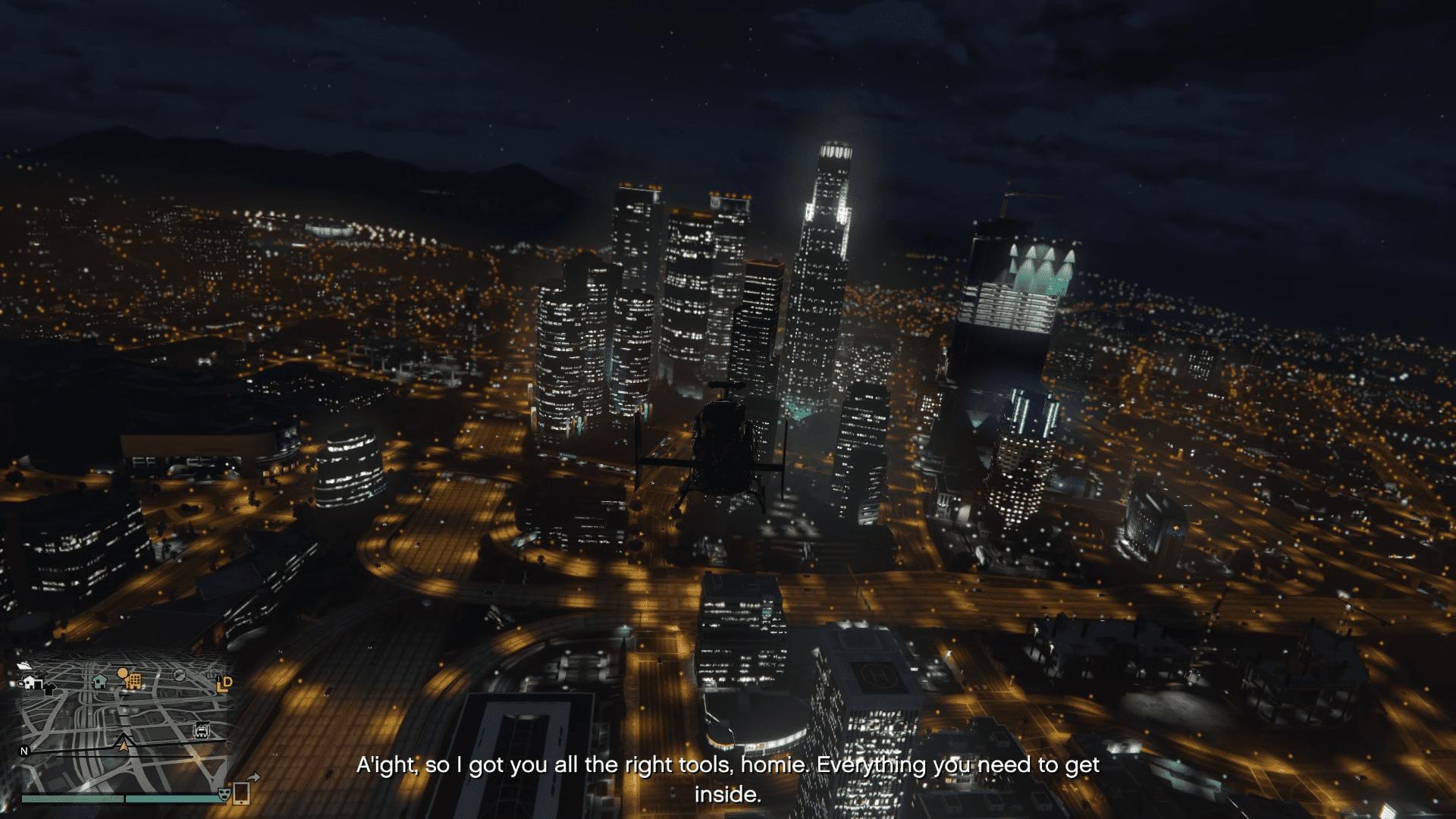Open the minimap radar
Screen dimensions: 1456x819
click(x=125, y=728)
